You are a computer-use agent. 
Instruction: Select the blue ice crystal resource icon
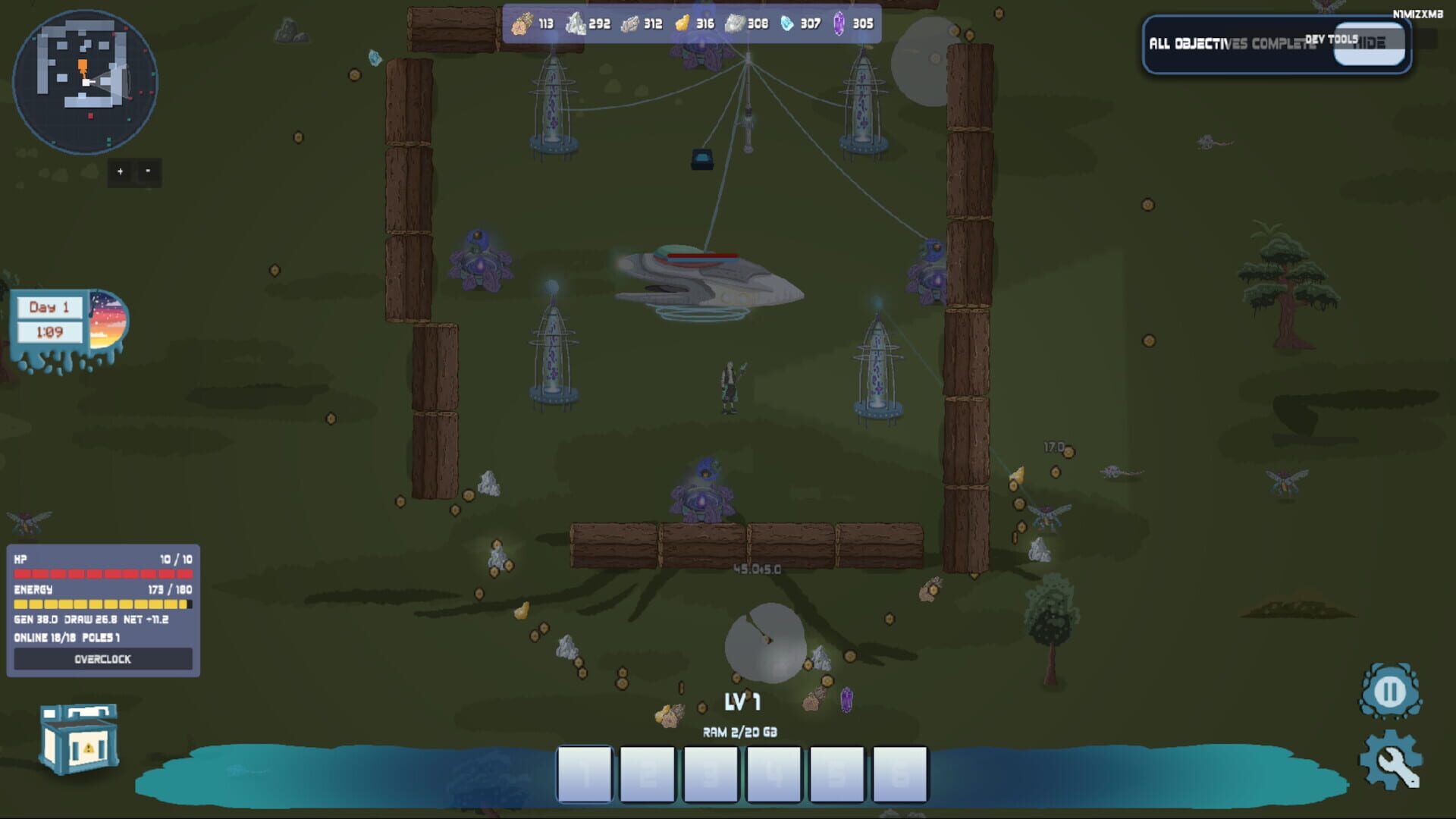[789, 24]
